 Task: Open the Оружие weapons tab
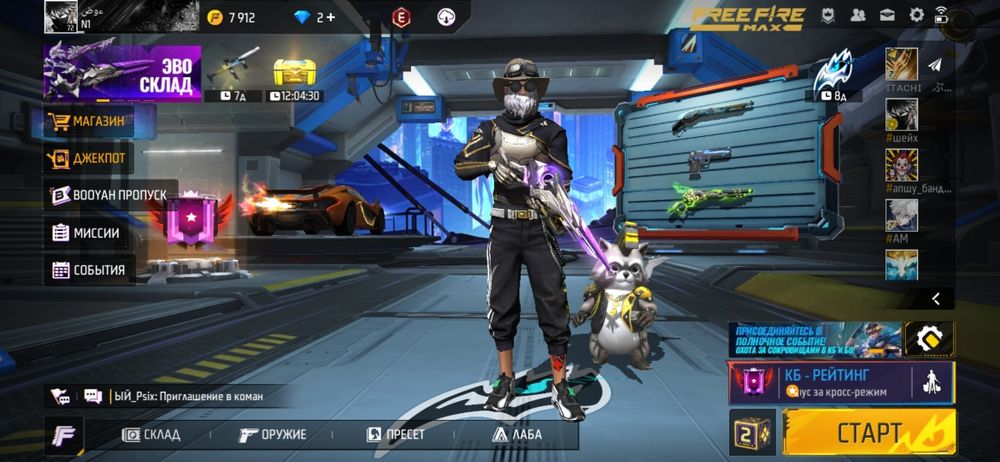272,435
